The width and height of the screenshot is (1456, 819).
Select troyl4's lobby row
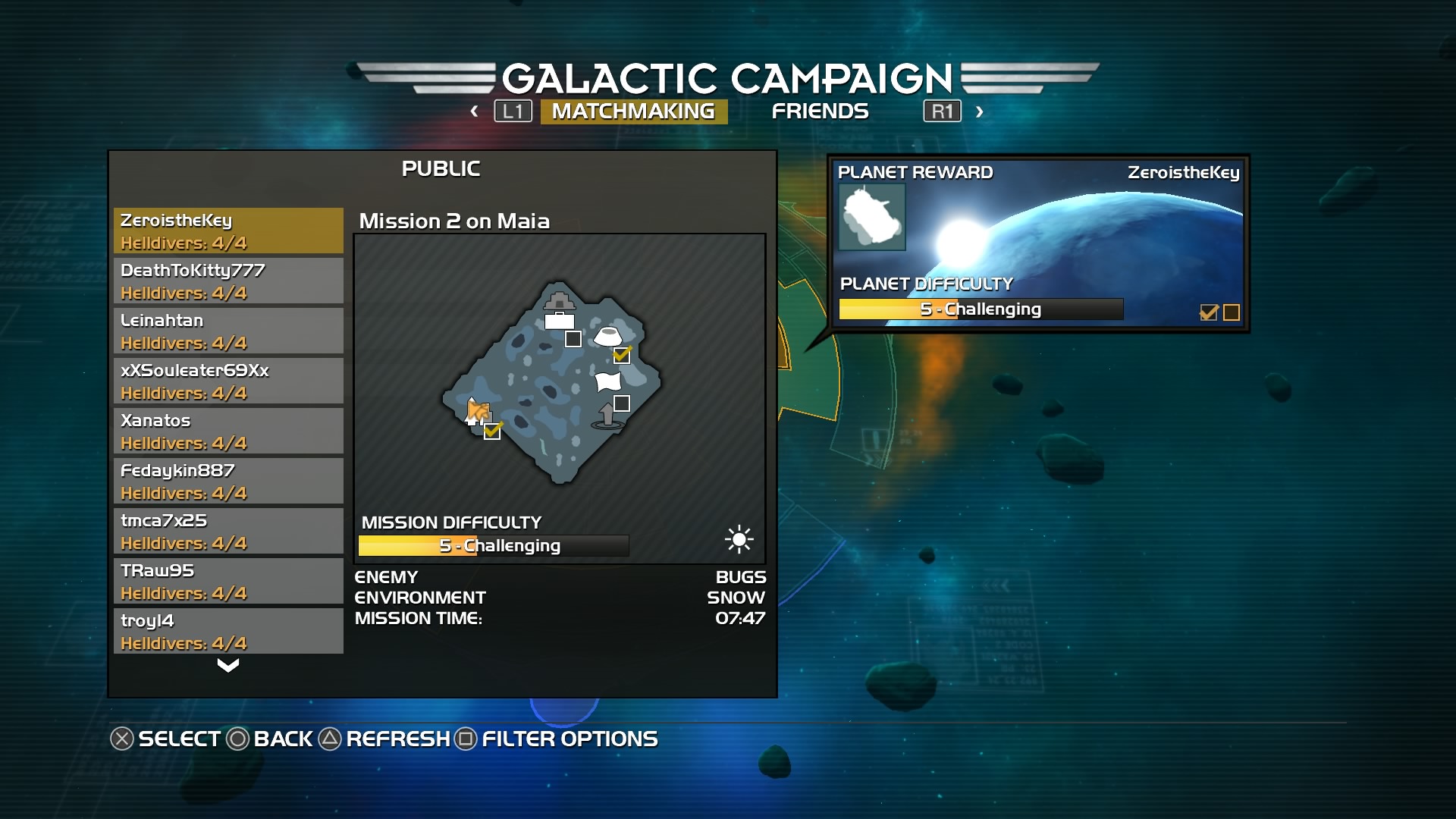pyautogui.click(x=228, y=631)
